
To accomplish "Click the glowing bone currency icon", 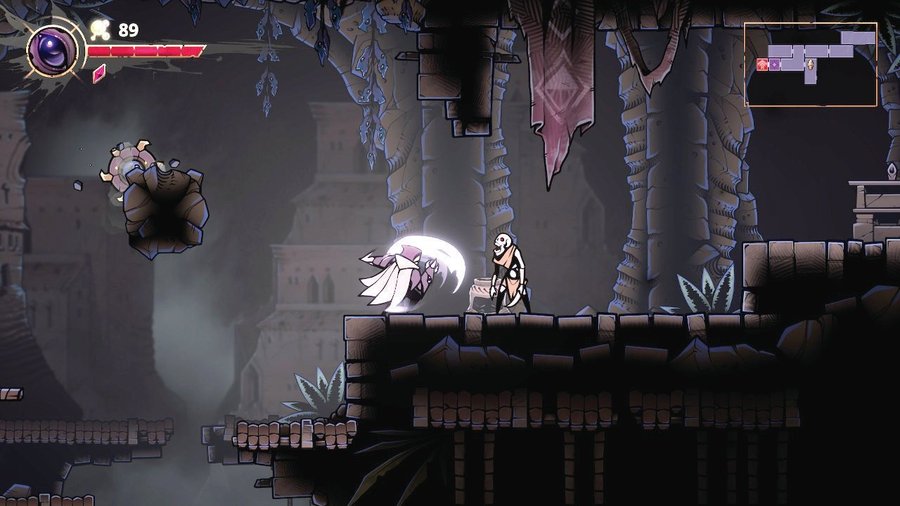I will click(101, 29).
